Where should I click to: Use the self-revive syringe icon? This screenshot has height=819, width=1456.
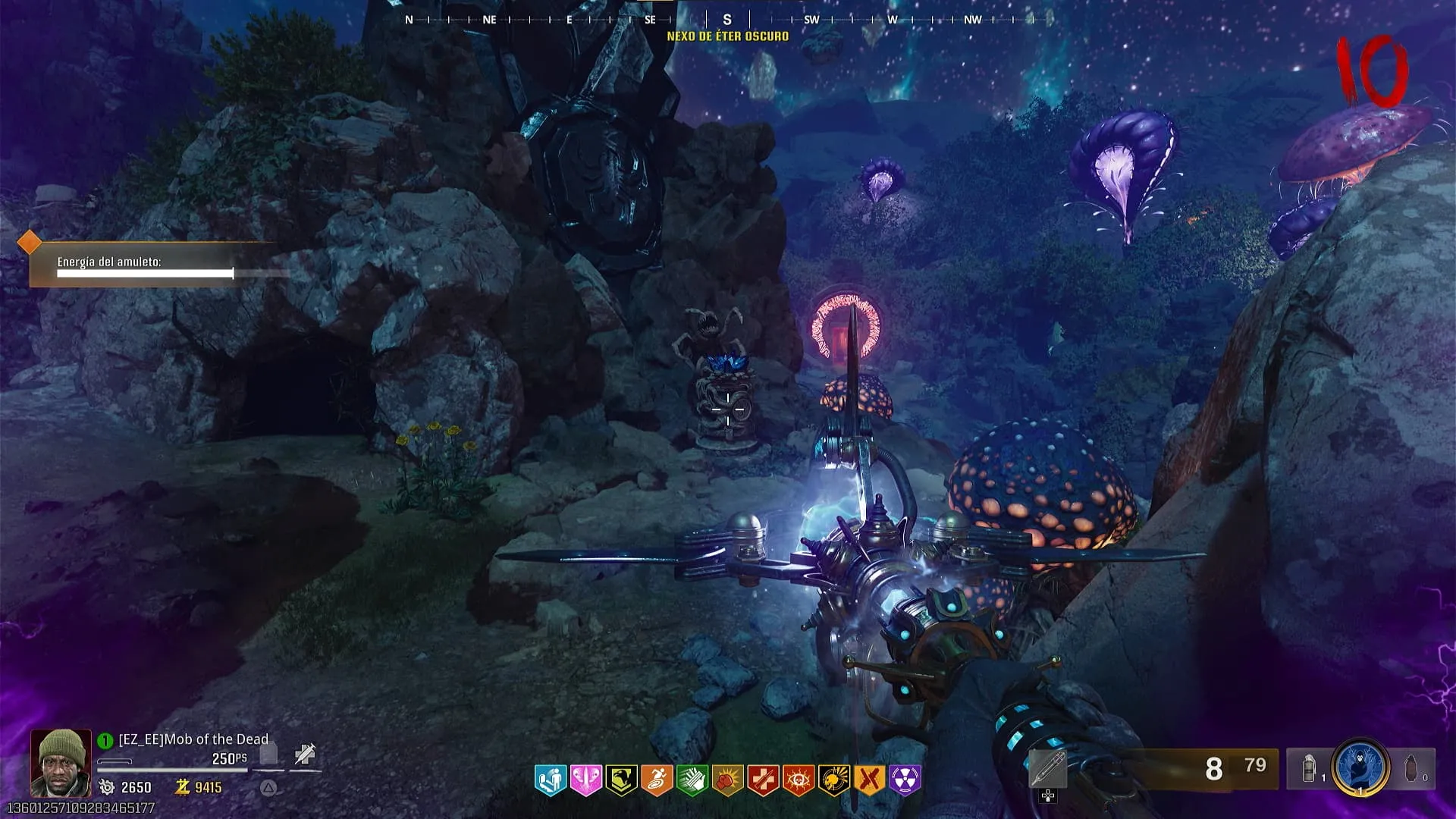(x=305, y=754)
